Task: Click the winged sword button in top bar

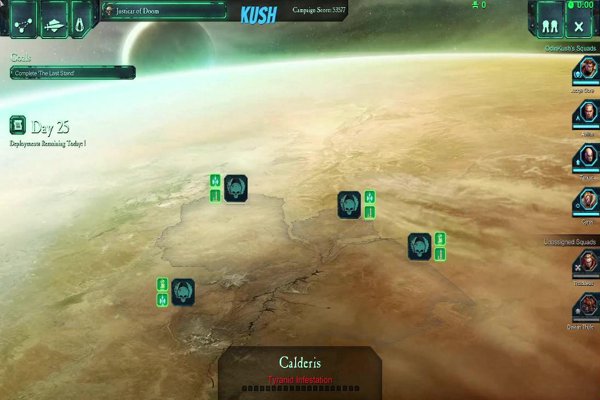Action: point(53,20)
